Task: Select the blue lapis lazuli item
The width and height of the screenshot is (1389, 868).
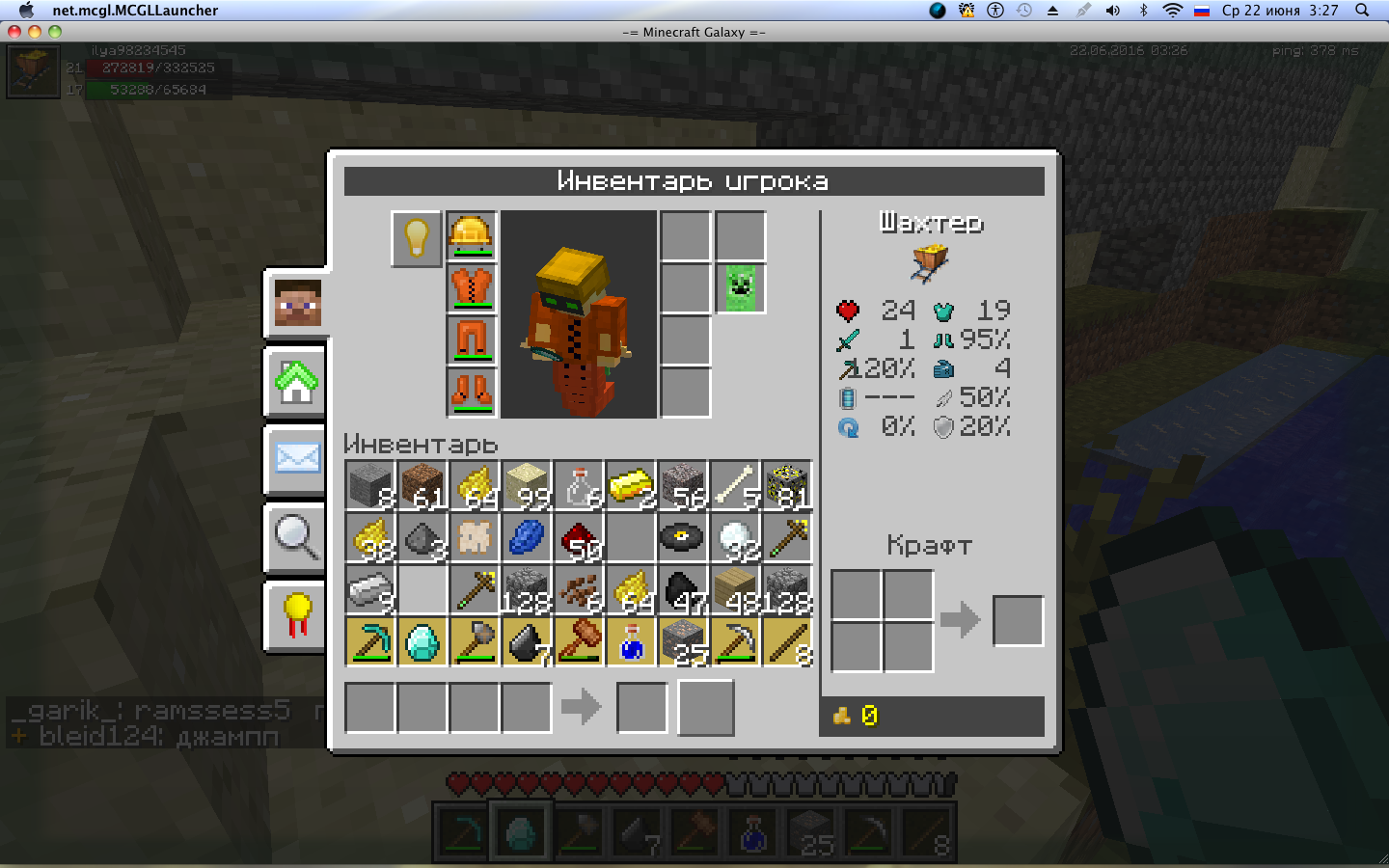Action: point(527,537)
